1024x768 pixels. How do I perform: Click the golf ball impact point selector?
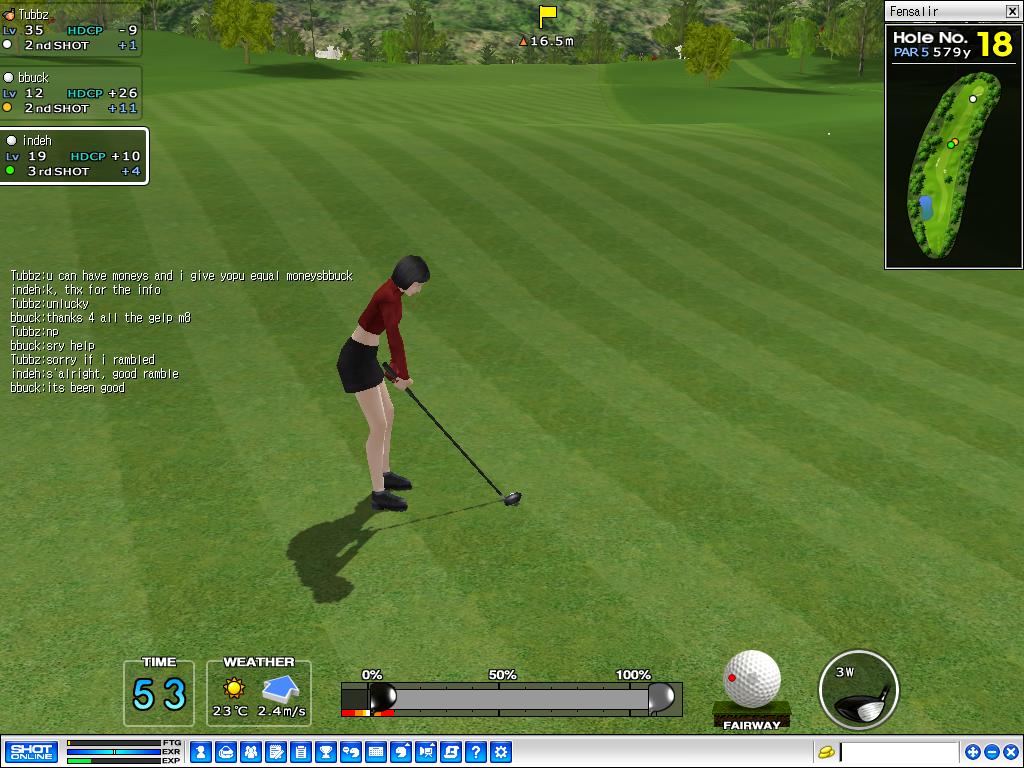tap(752, 679)
